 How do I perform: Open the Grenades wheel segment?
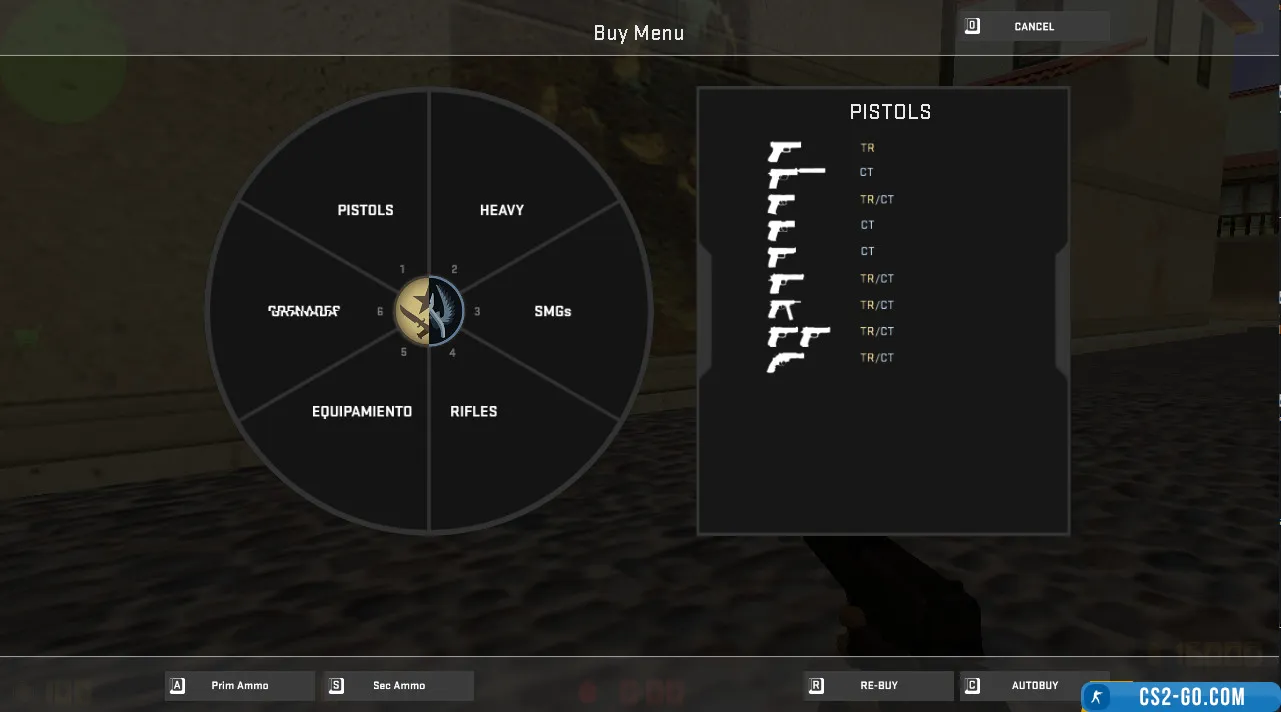click(304, 311)
